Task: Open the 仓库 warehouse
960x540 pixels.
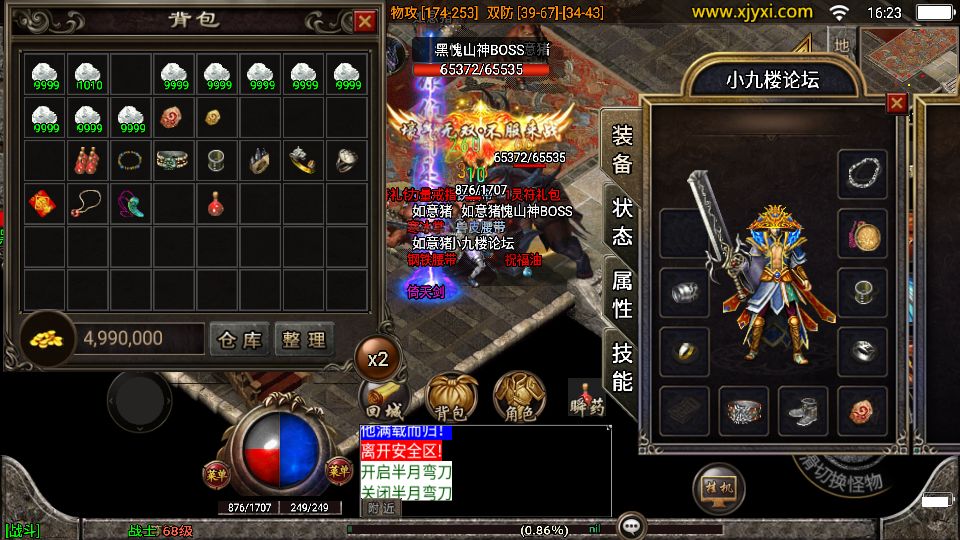Action: coord(239,340)
